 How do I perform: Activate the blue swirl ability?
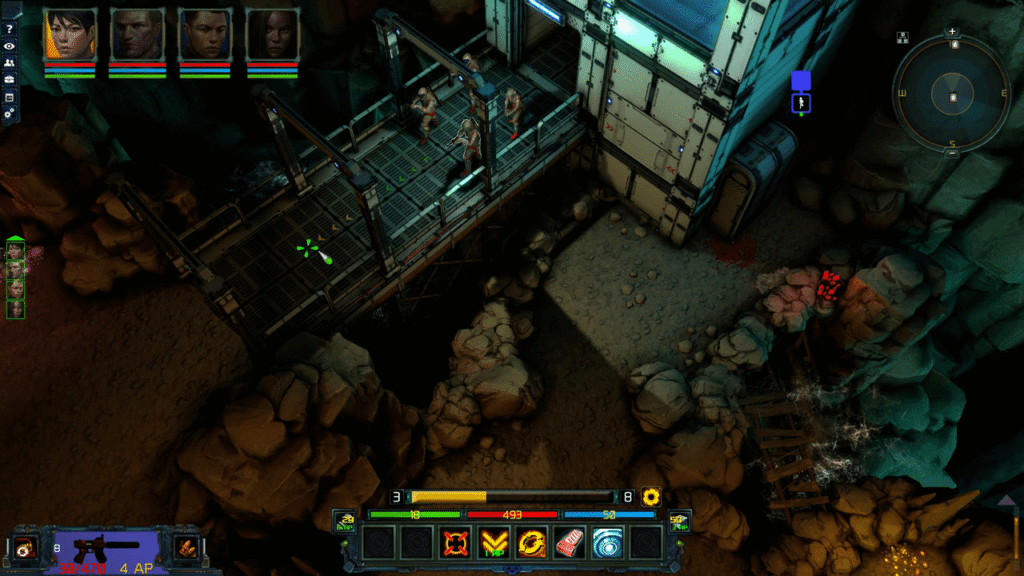[607, 542]
